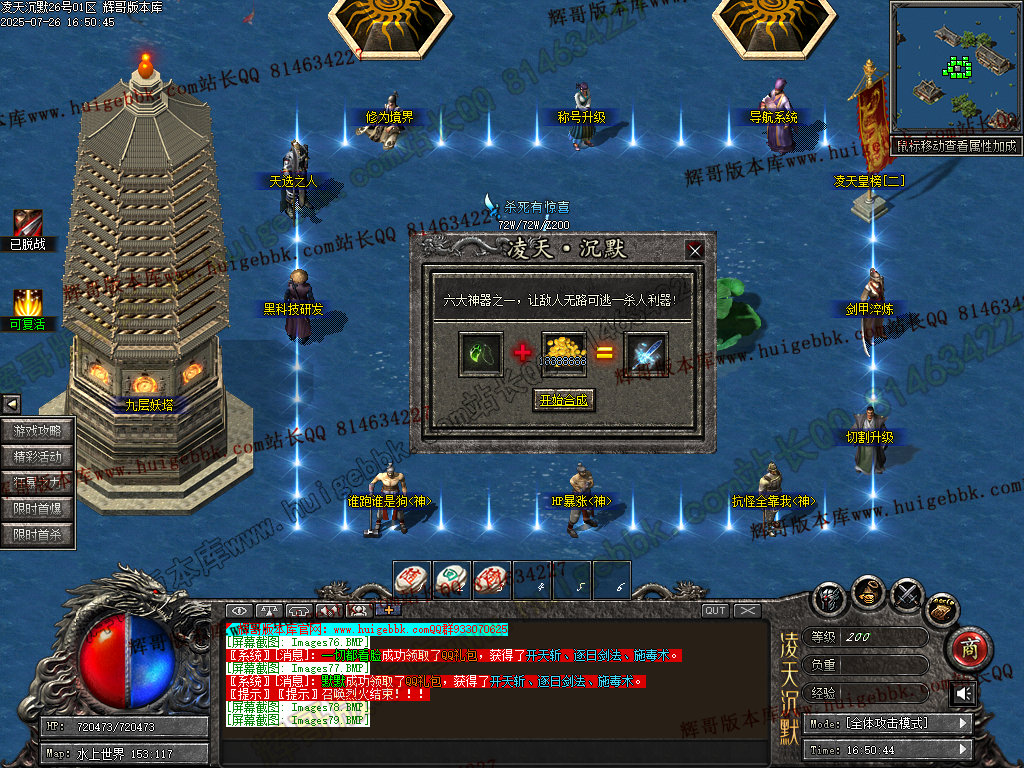This screenshot has height=768, width=1024.
Task: Click the QUT button above the chat
Action: [715, 610]
